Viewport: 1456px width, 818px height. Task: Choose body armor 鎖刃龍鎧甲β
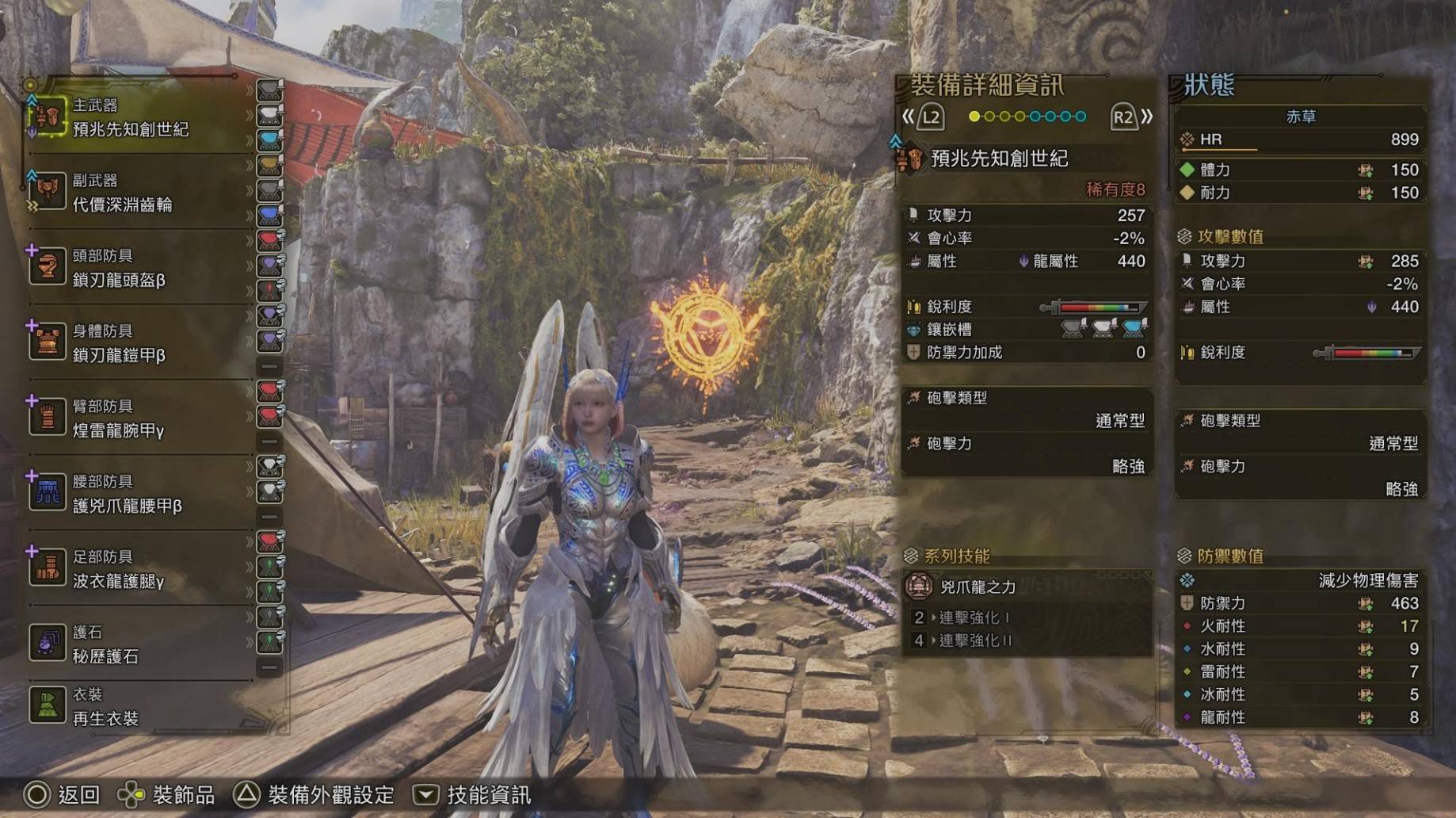click(119, 344)
